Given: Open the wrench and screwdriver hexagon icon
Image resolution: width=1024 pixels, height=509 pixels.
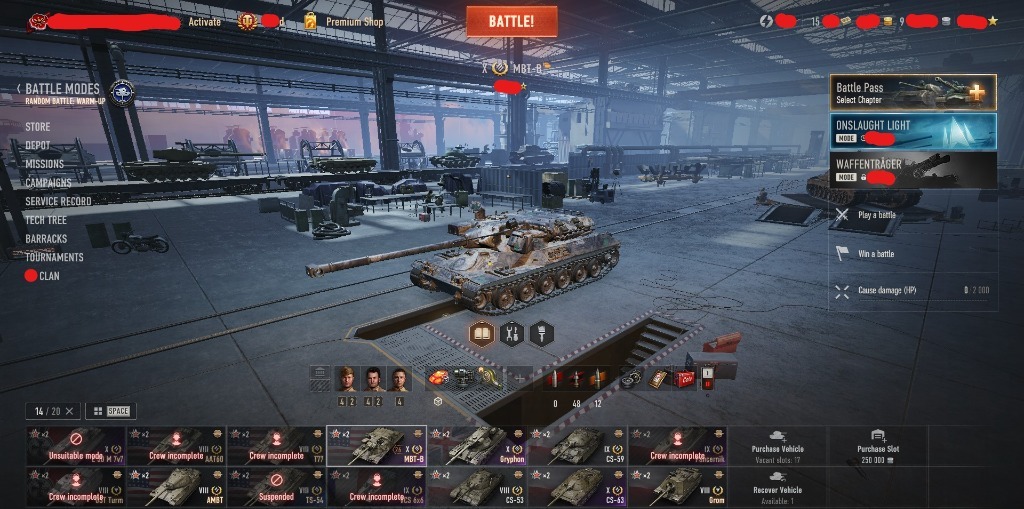Looking at the screenshot, I should 512,333.
